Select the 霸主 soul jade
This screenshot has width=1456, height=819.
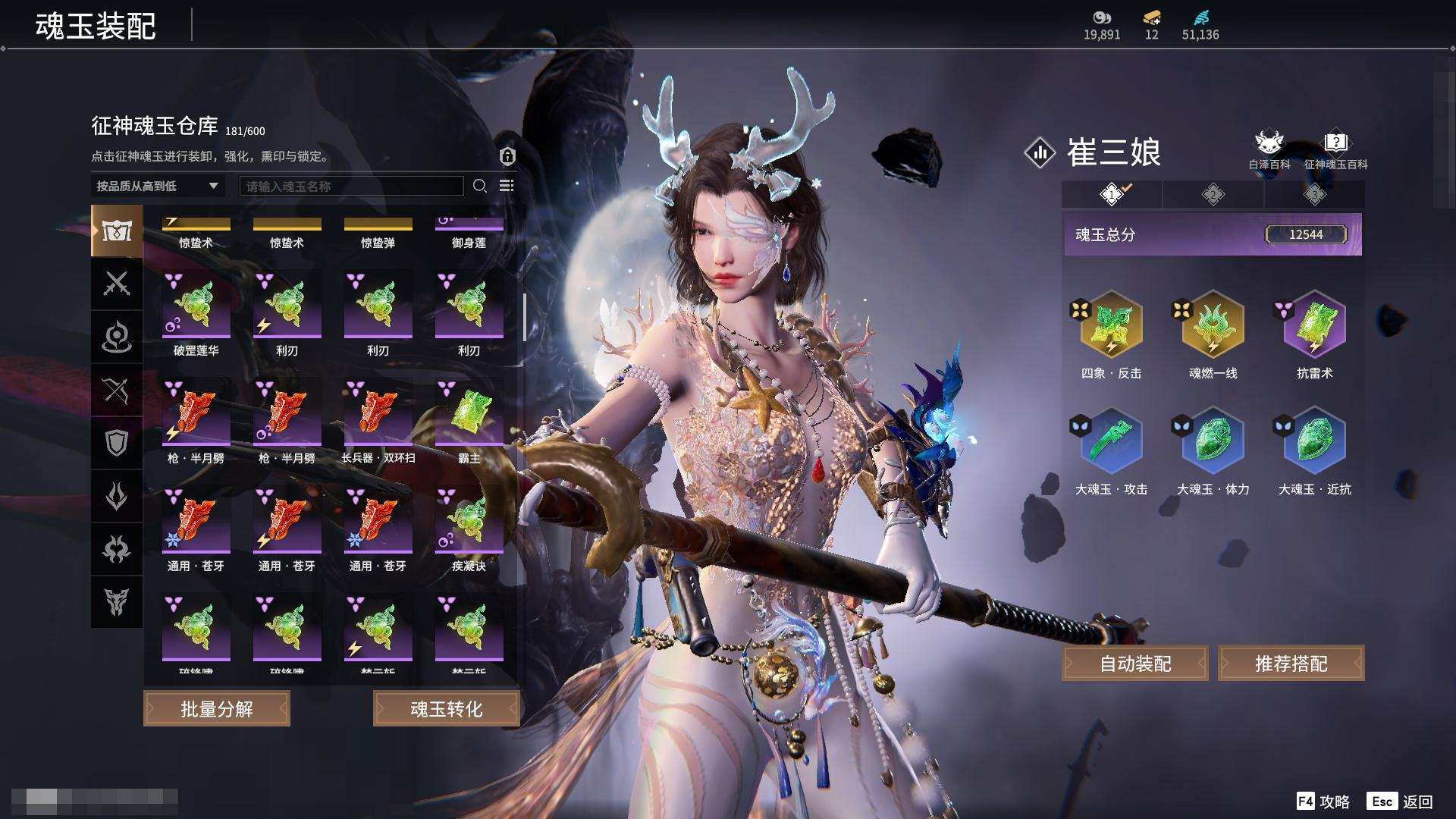[x=469, y=413]
